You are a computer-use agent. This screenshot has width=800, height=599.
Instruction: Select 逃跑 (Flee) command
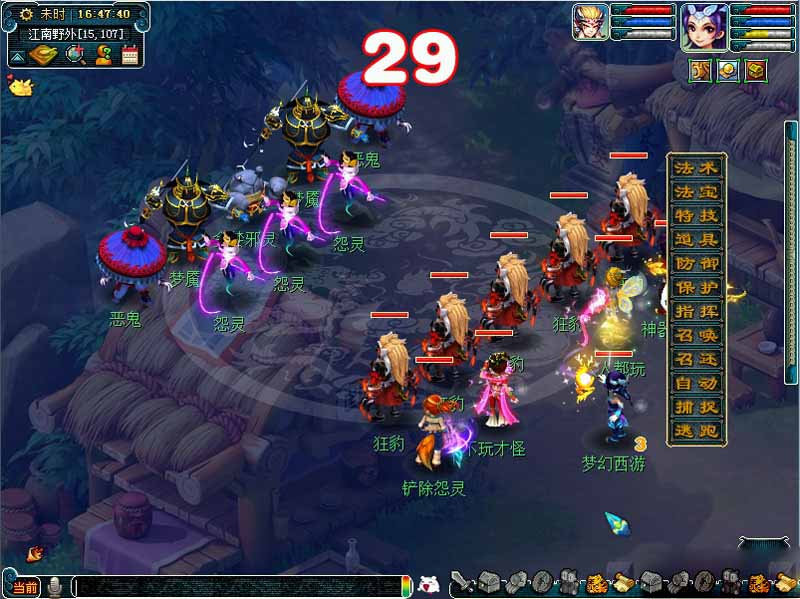697,432
